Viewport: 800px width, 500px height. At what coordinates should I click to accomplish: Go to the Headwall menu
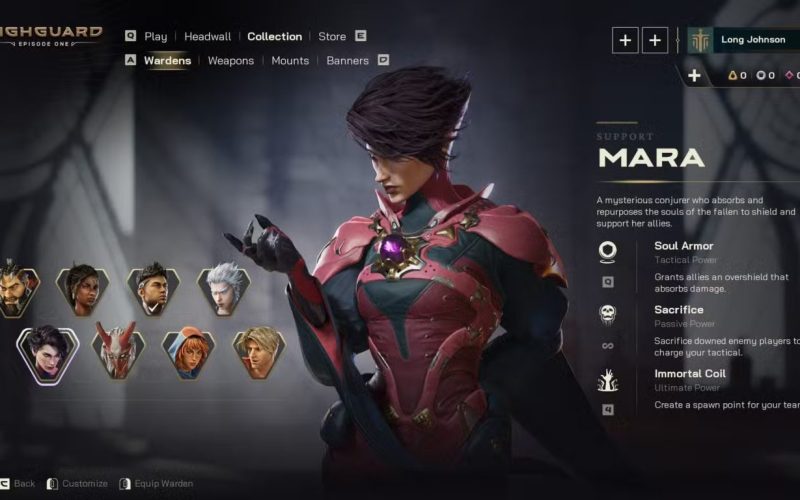tap(207, 37)
